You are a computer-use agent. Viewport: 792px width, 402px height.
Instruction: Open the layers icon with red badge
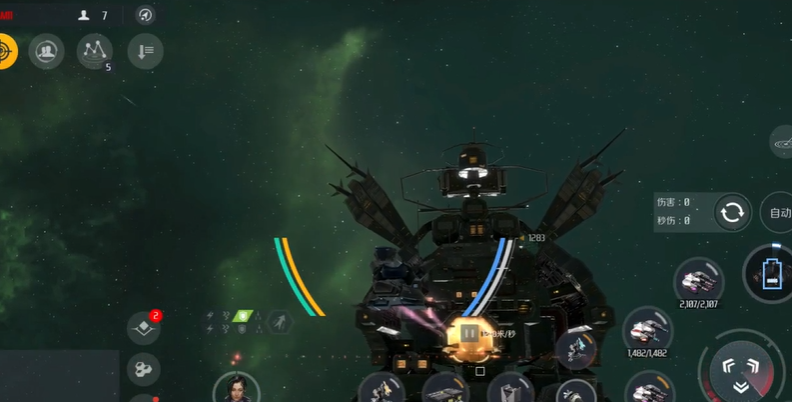coord(144,327)
